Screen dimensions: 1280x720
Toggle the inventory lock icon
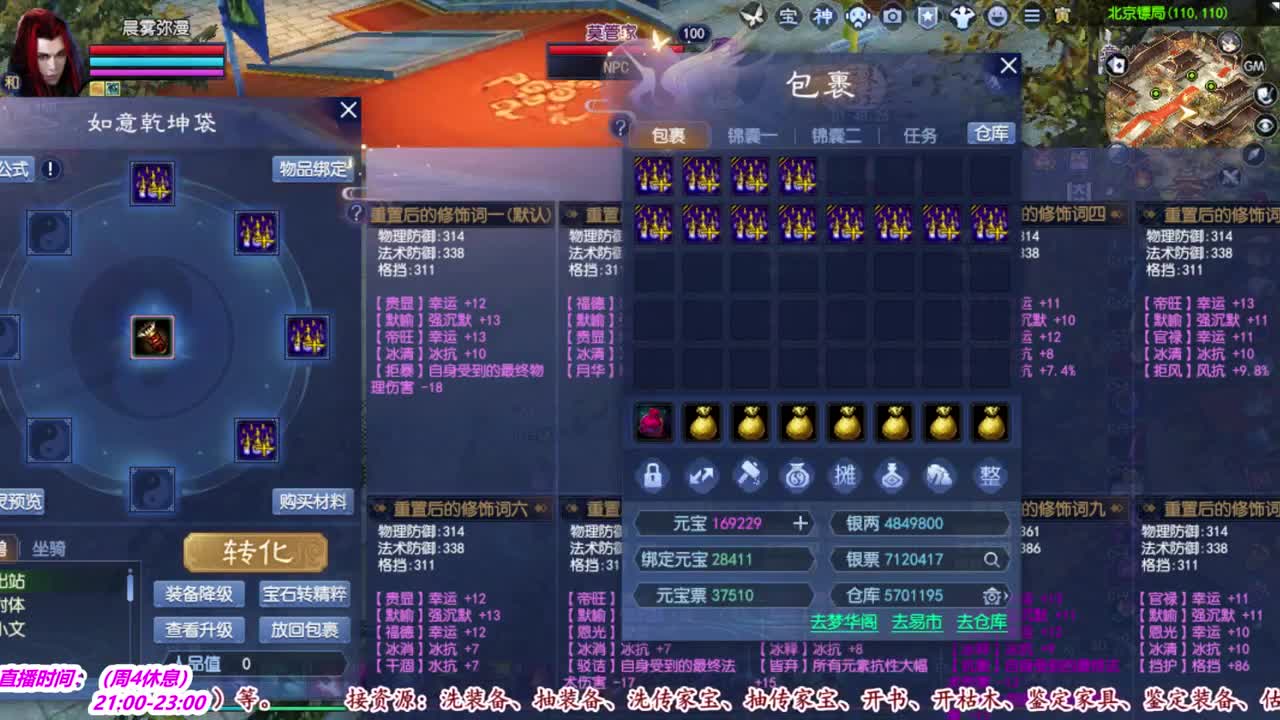(653, 476)
